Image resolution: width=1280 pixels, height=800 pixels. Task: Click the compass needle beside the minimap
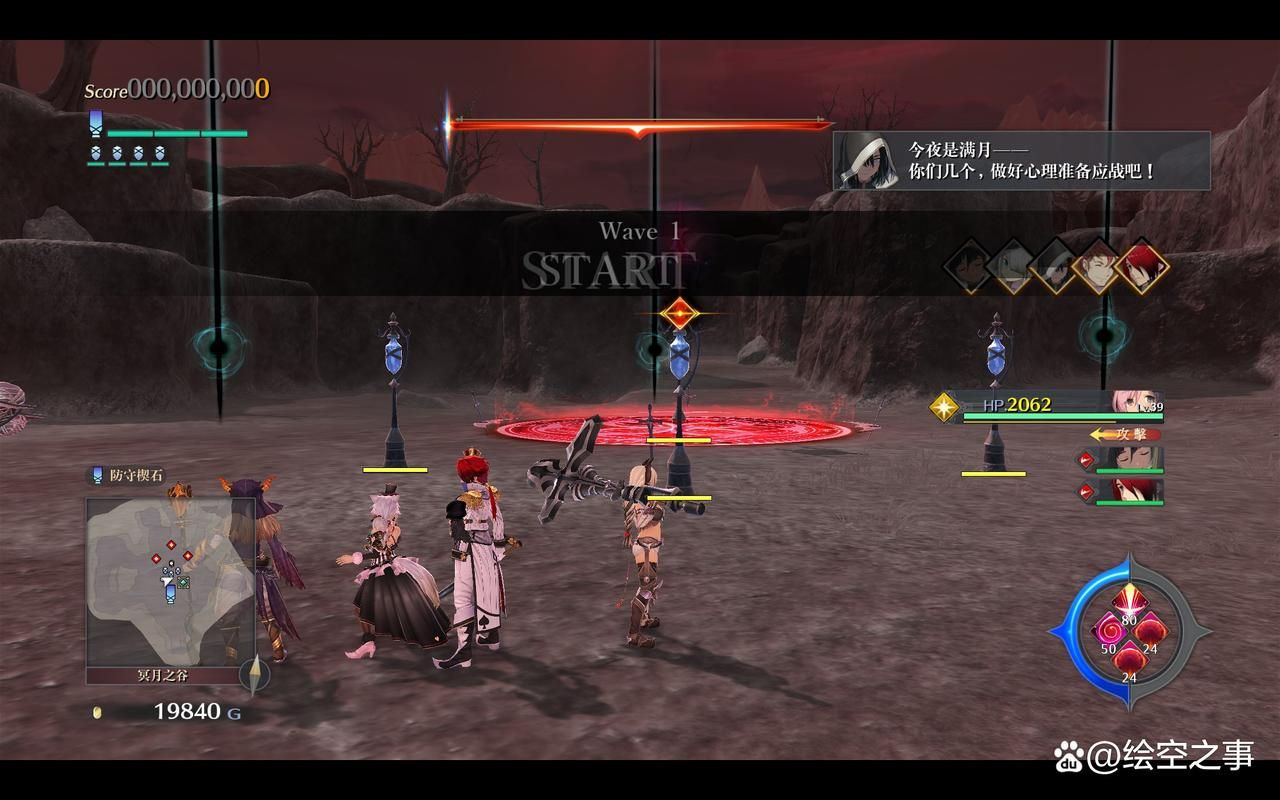click(255, 675)
